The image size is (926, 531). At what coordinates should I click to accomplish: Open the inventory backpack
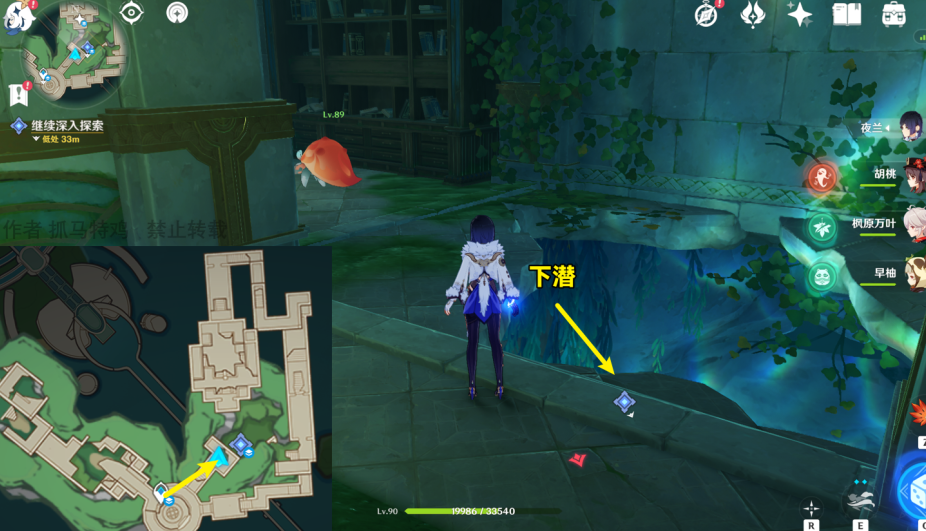point(893,14)
